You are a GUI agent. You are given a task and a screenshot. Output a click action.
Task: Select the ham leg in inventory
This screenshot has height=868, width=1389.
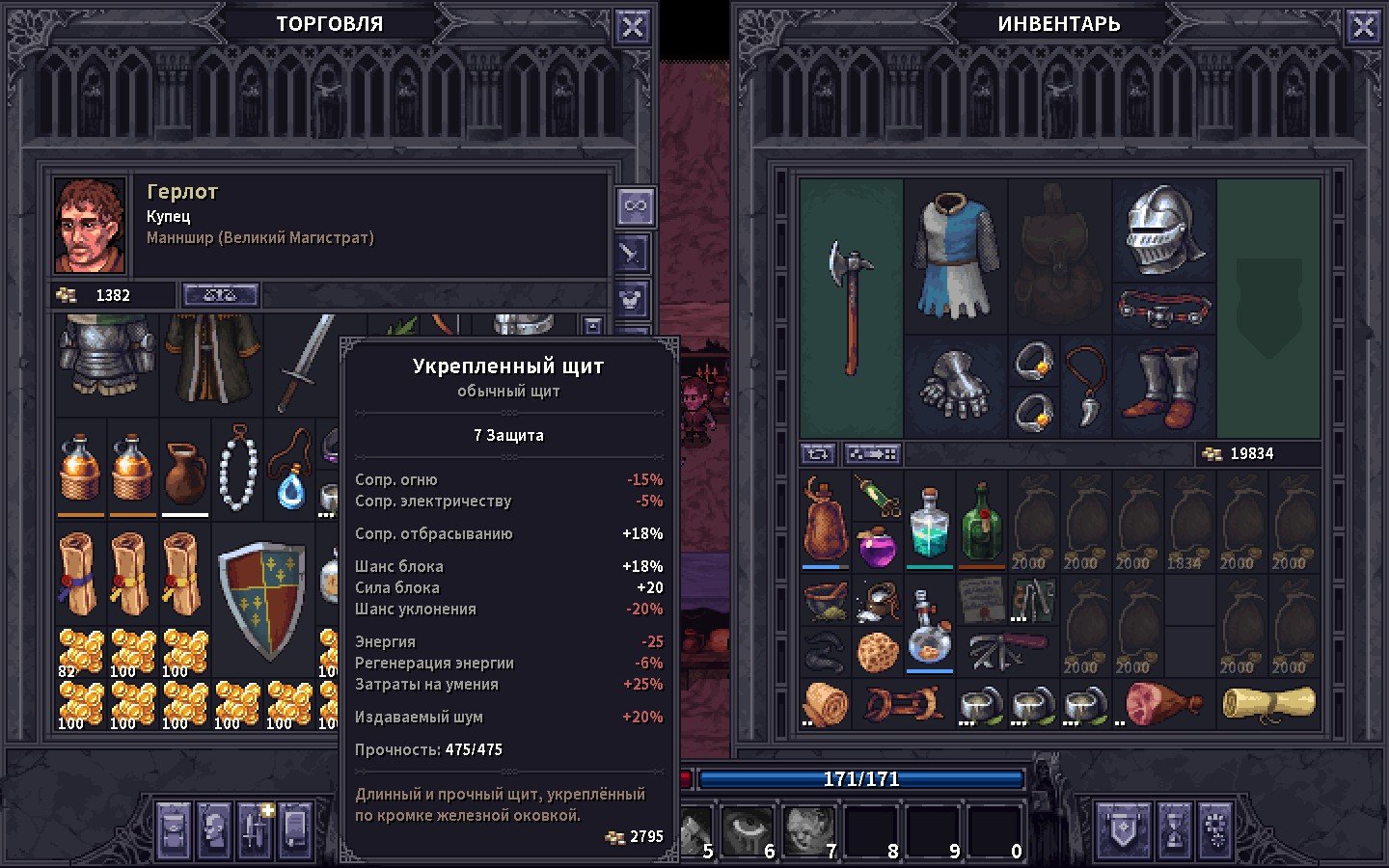pos(1163,702)
